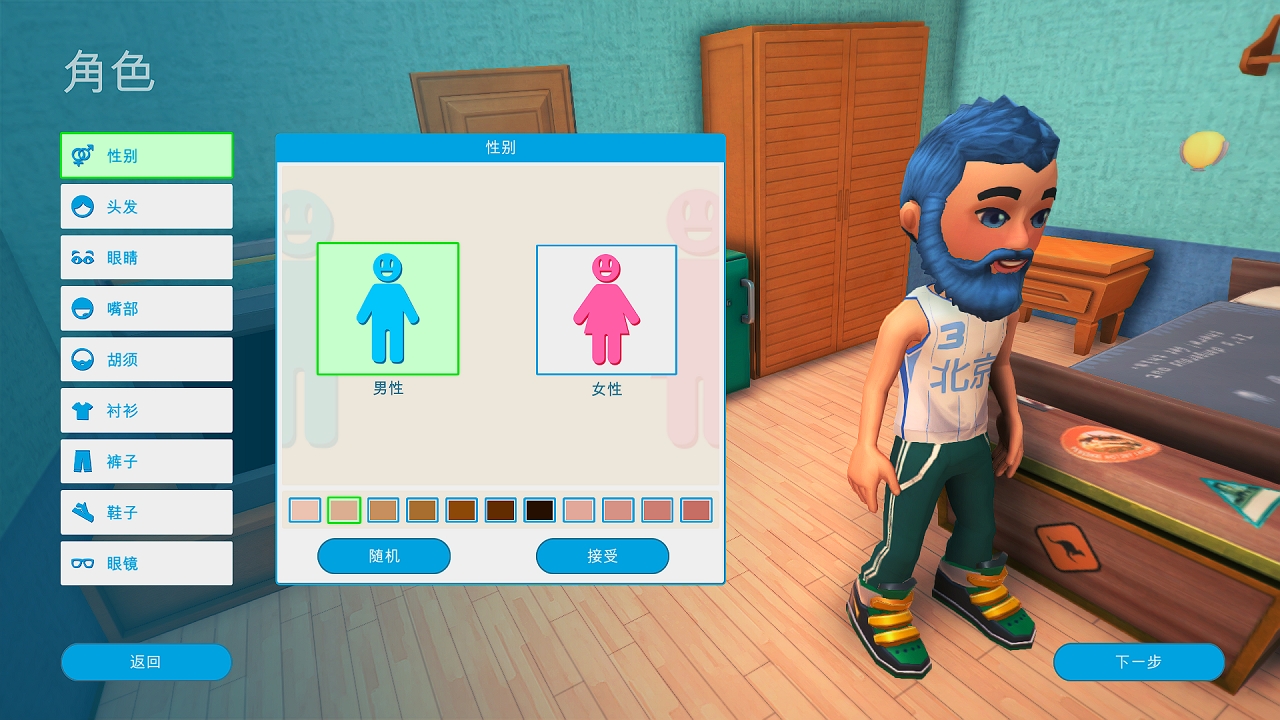The image size is (1280, 720).
Task: Open the 性别 gender category
Action: click(x=146, y=156)
